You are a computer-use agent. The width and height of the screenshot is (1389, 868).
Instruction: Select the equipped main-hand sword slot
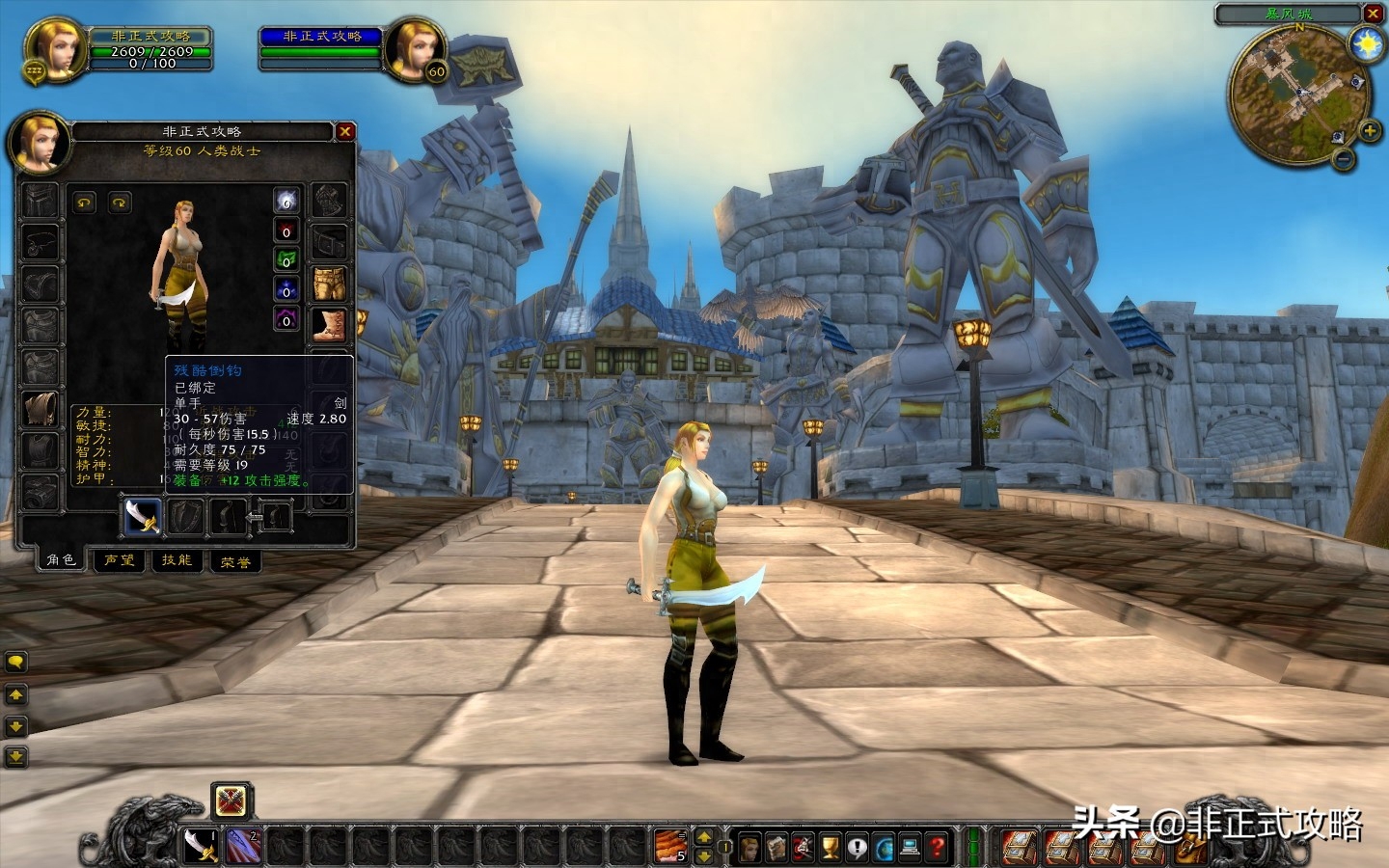click(x=143, y=516)
